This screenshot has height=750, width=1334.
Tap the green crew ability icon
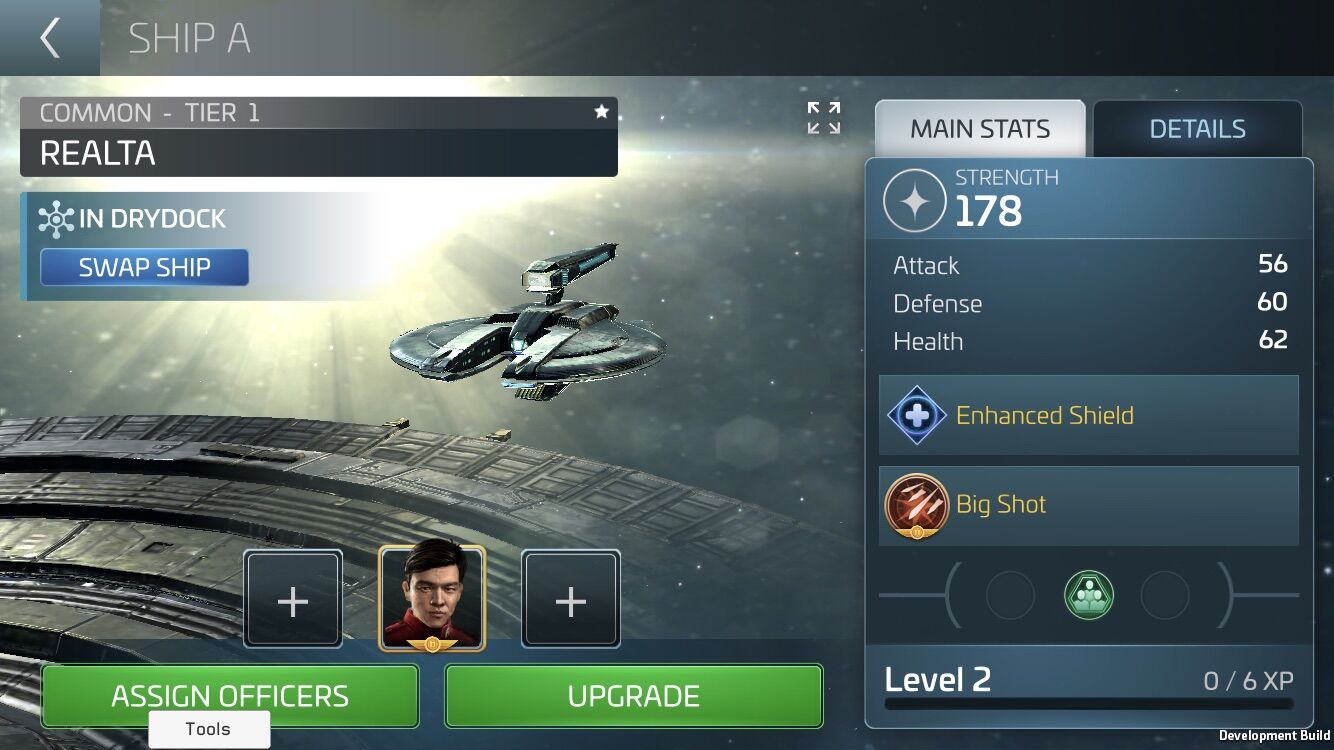click(x=1089, y=596)
